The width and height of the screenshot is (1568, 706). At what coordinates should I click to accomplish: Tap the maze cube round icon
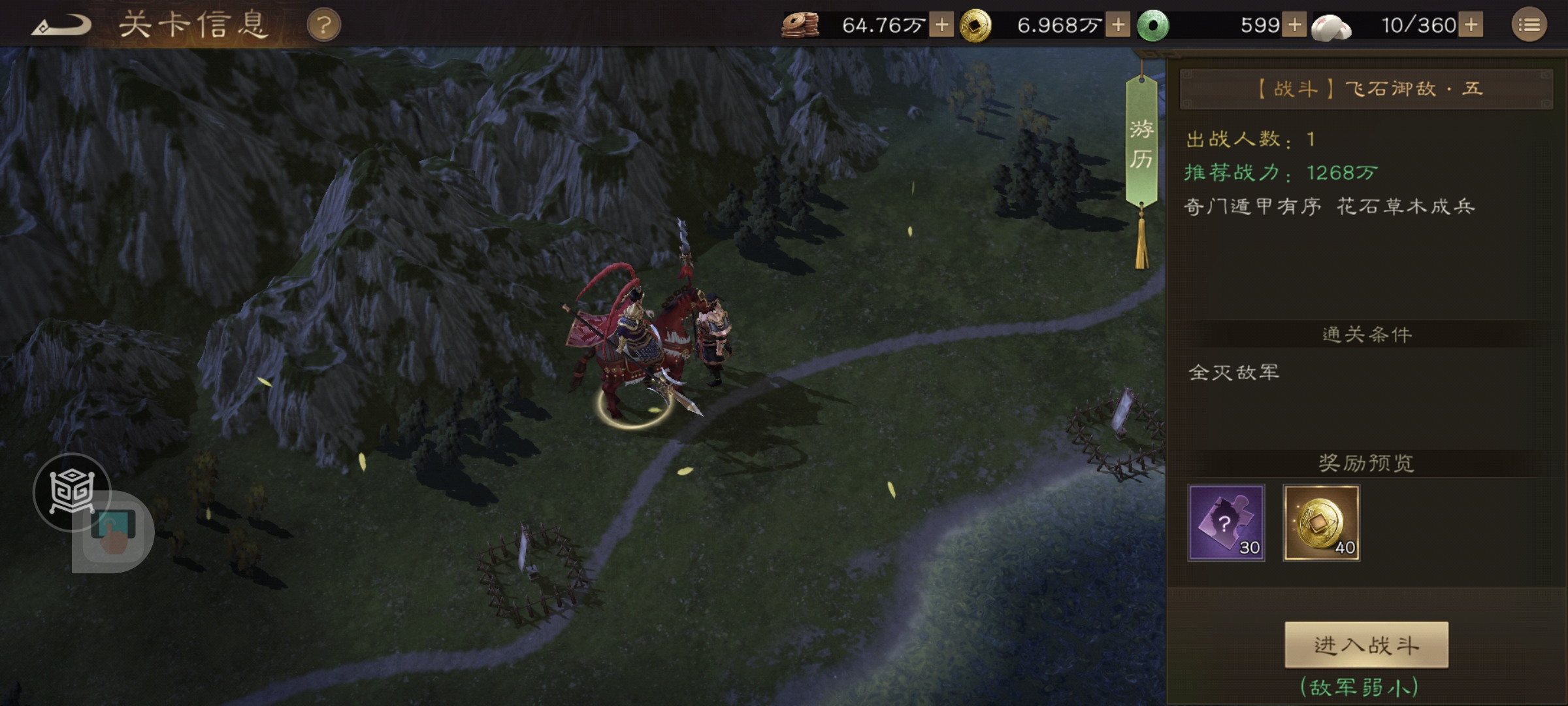coord(71,490)
